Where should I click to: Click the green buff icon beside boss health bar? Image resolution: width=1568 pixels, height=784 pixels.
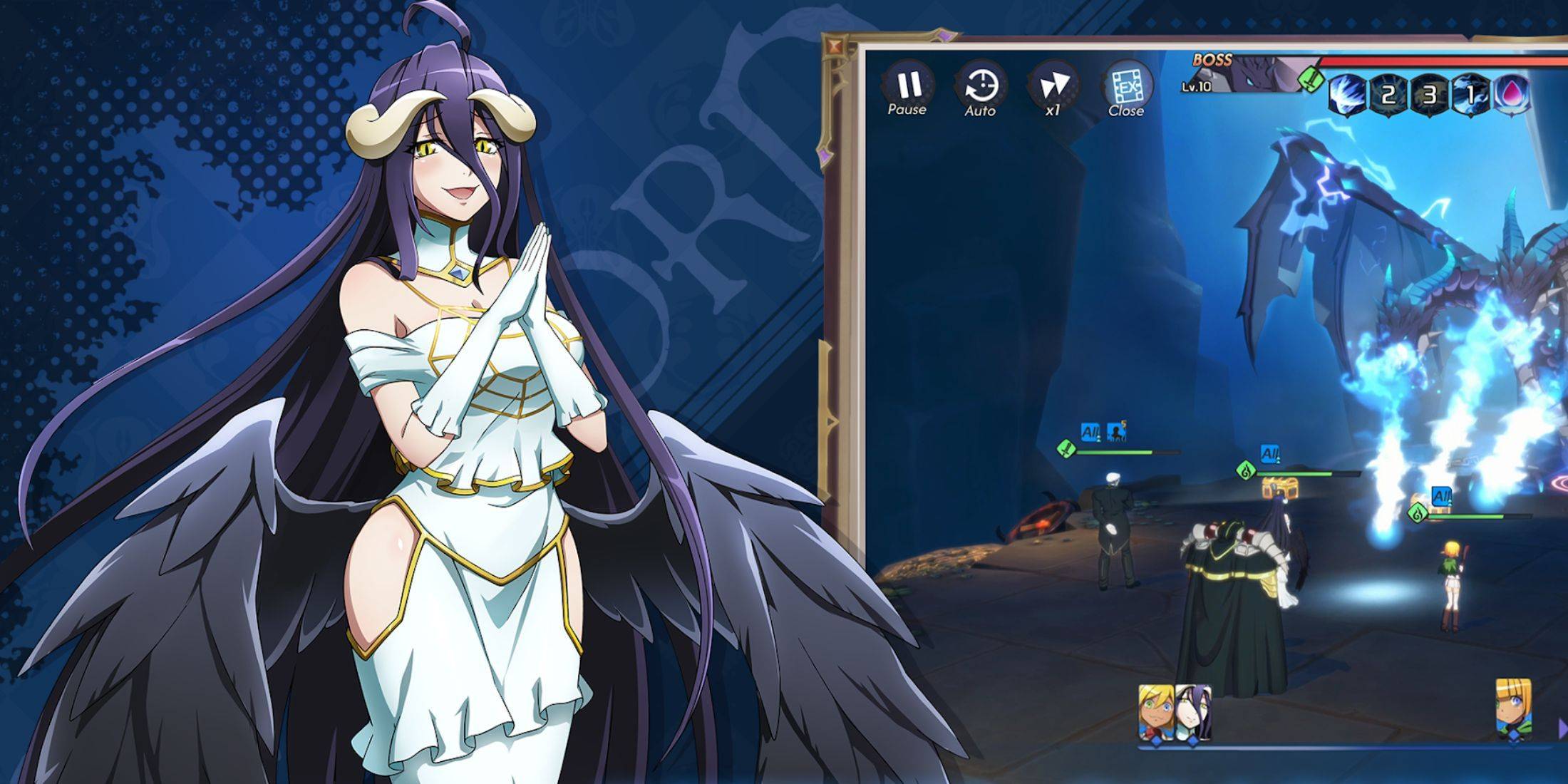click(1311, 78)
